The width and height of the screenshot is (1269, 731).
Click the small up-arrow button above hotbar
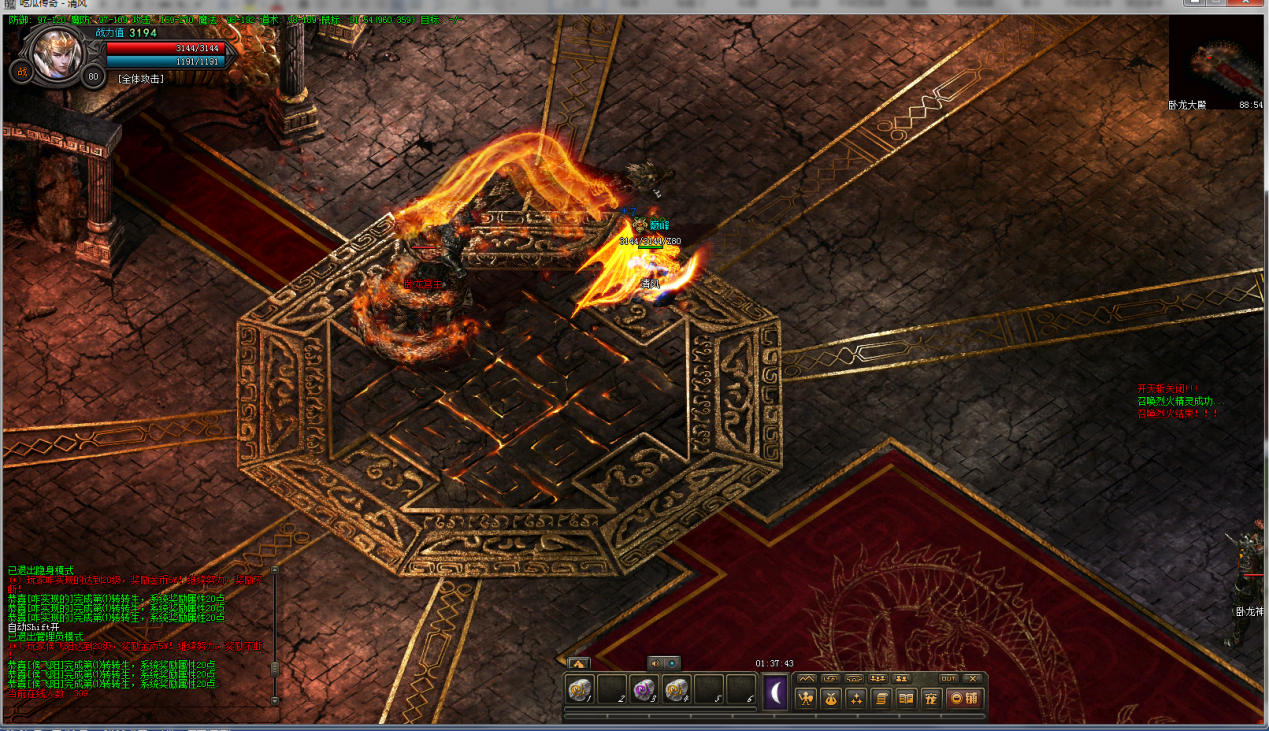click(578, 662)
